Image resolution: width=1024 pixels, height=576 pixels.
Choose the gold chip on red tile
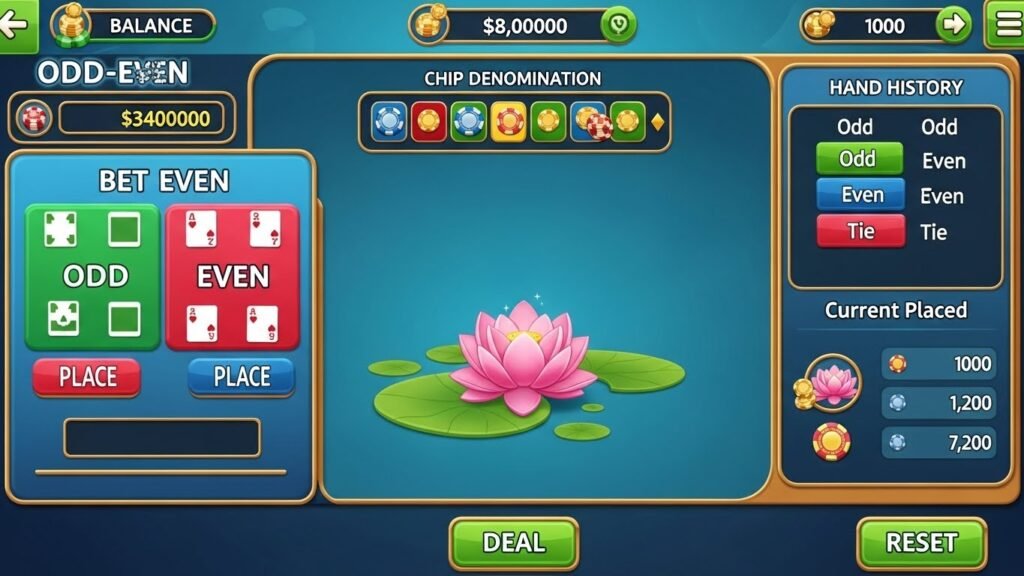tap(429, 122)
